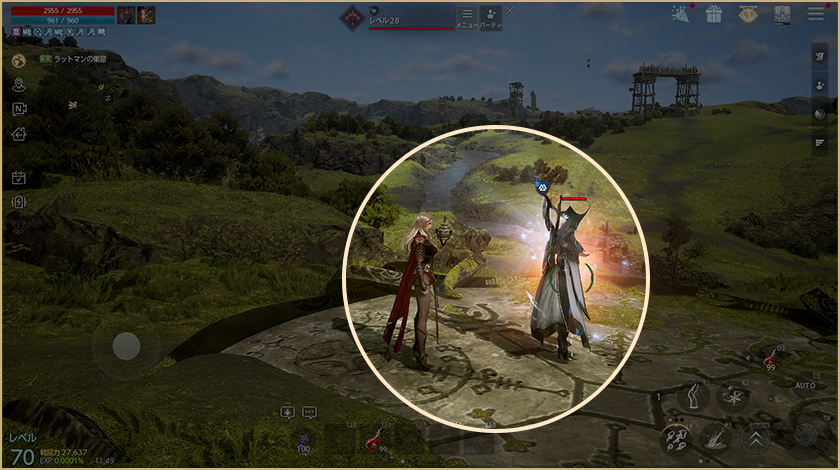Click the location pin icon
840x470 pixels.
tap(18, 85)
